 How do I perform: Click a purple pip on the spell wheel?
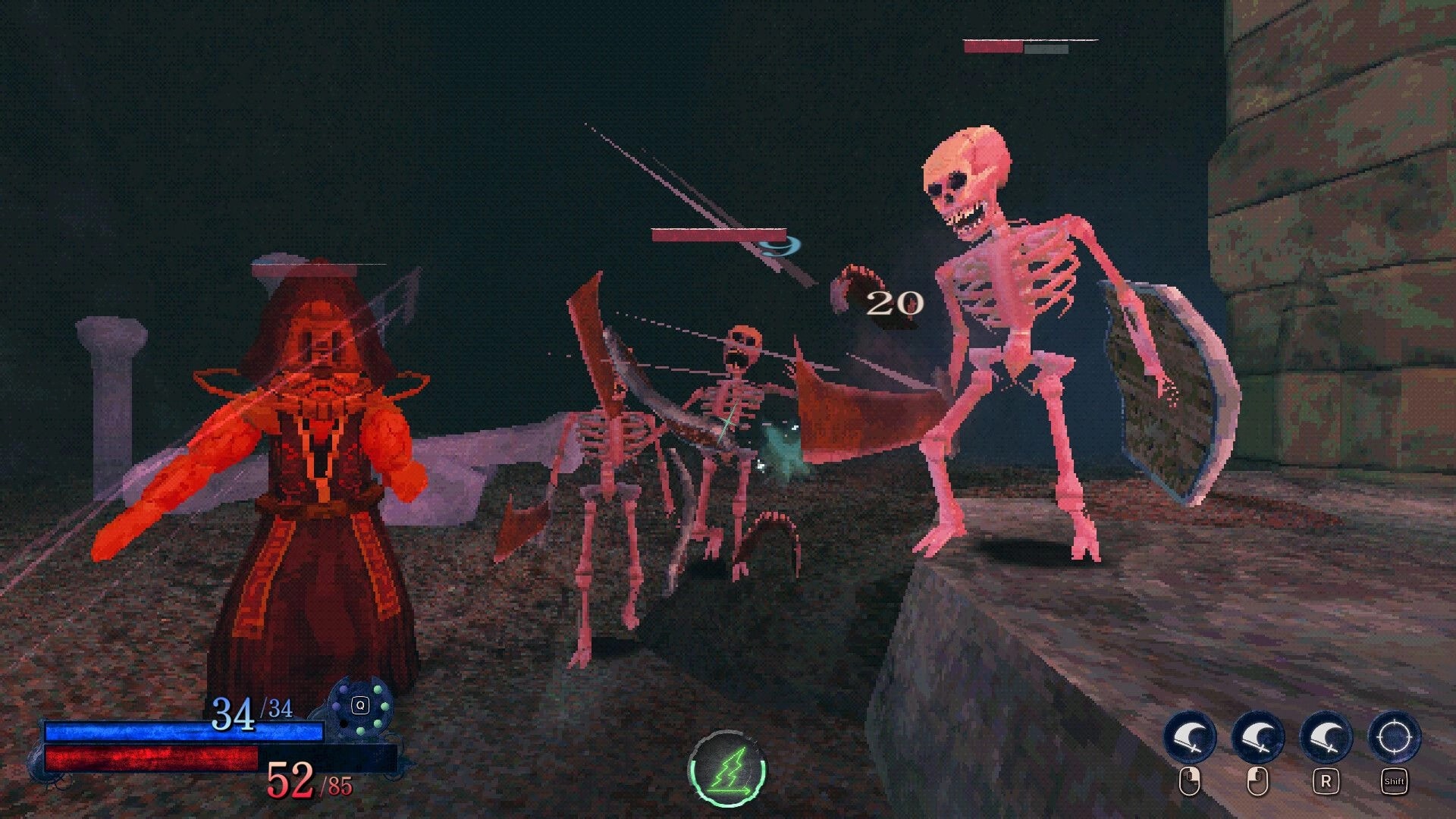(337, 706)
